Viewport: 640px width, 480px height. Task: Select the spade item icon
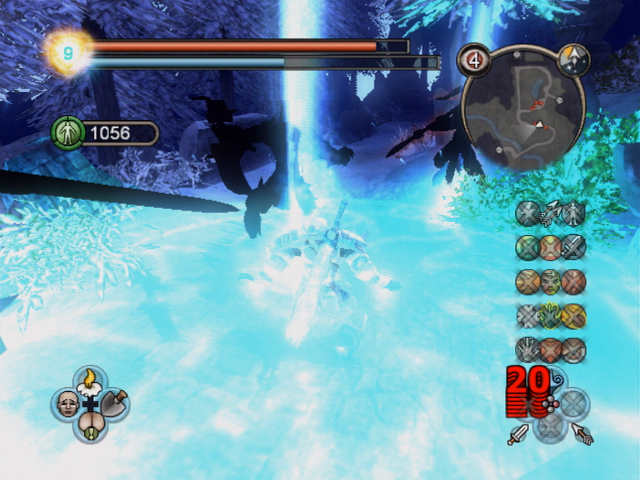114,404
